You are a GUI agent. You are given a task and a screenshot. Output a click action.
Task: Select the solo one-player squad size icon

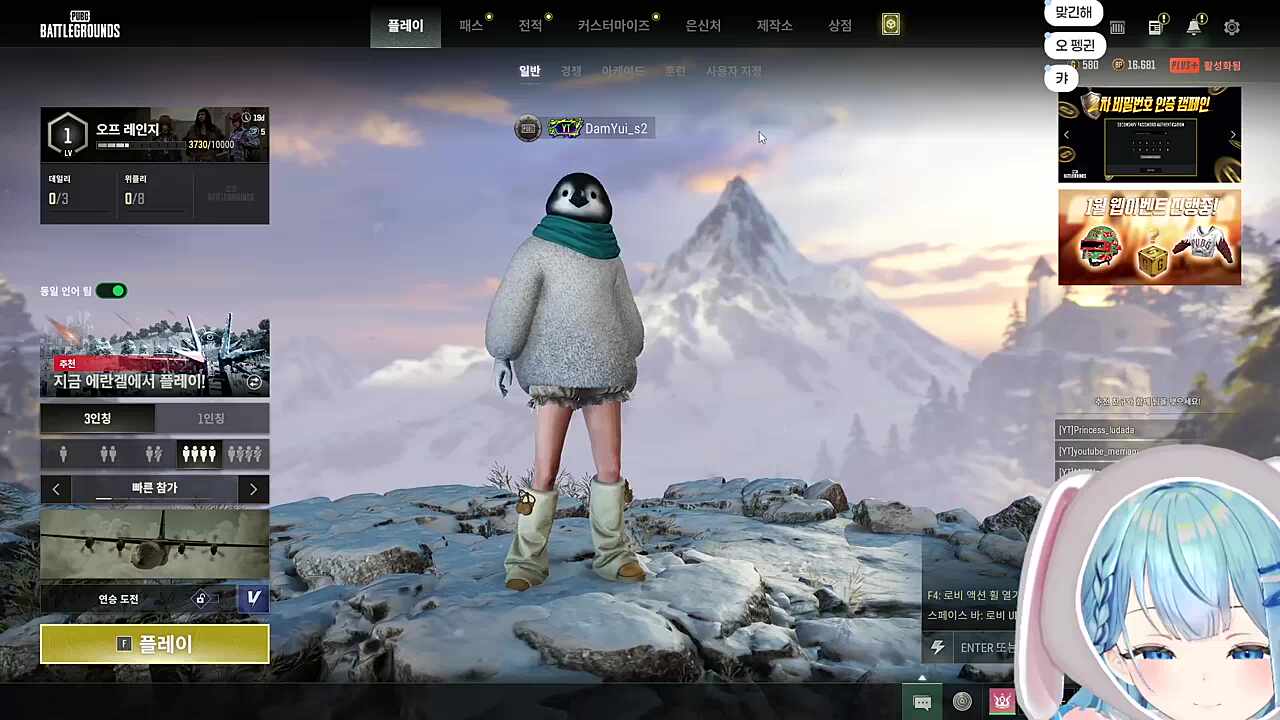coord(63,453)
